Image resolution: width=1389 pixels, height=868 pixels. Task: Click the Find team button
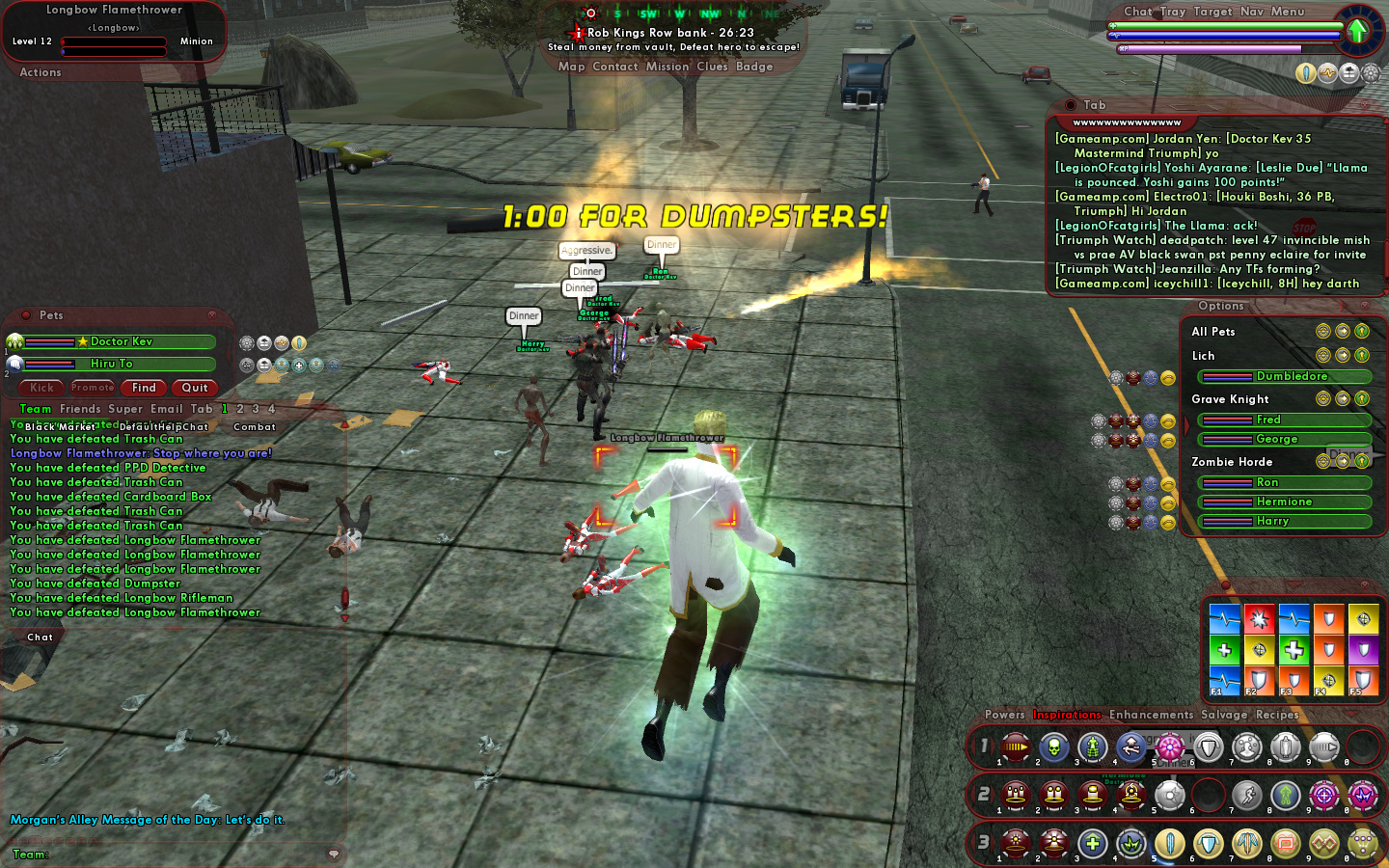point(144,388)
